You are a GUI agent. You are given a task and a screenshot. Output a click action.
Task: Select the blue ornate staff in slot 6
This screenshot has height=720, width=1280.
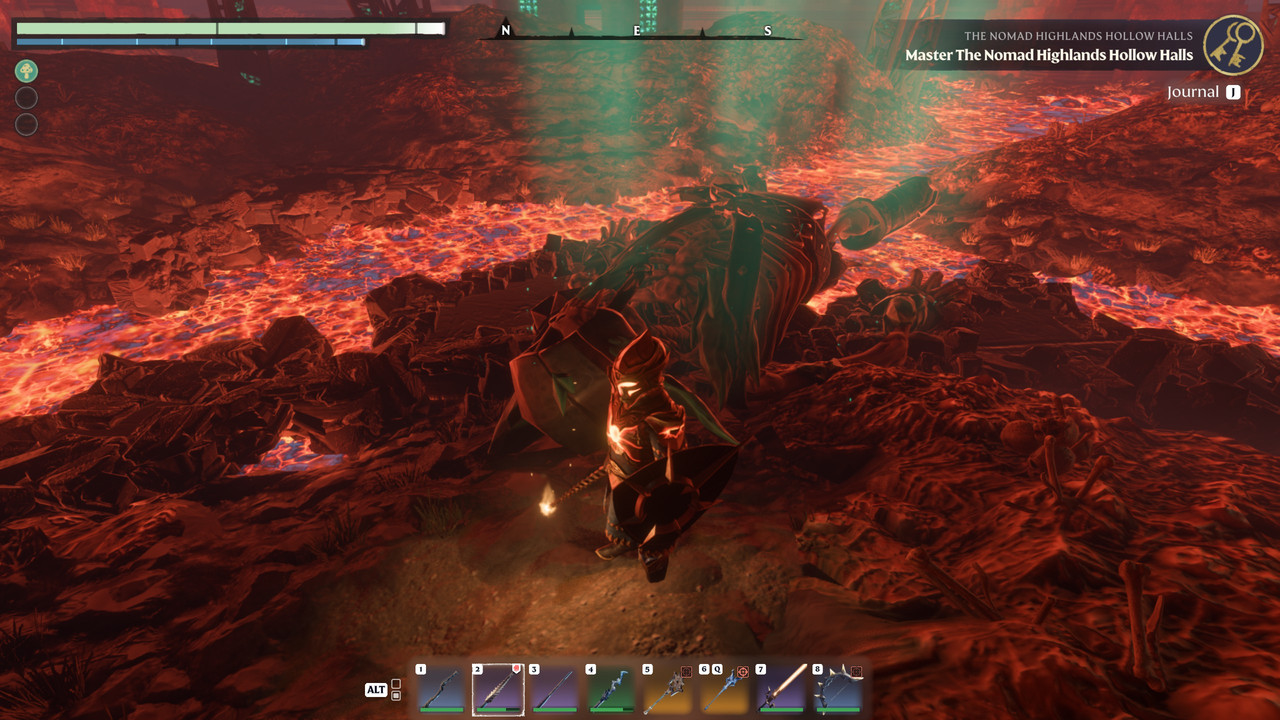pyautogui.click(x=725, y=689)
